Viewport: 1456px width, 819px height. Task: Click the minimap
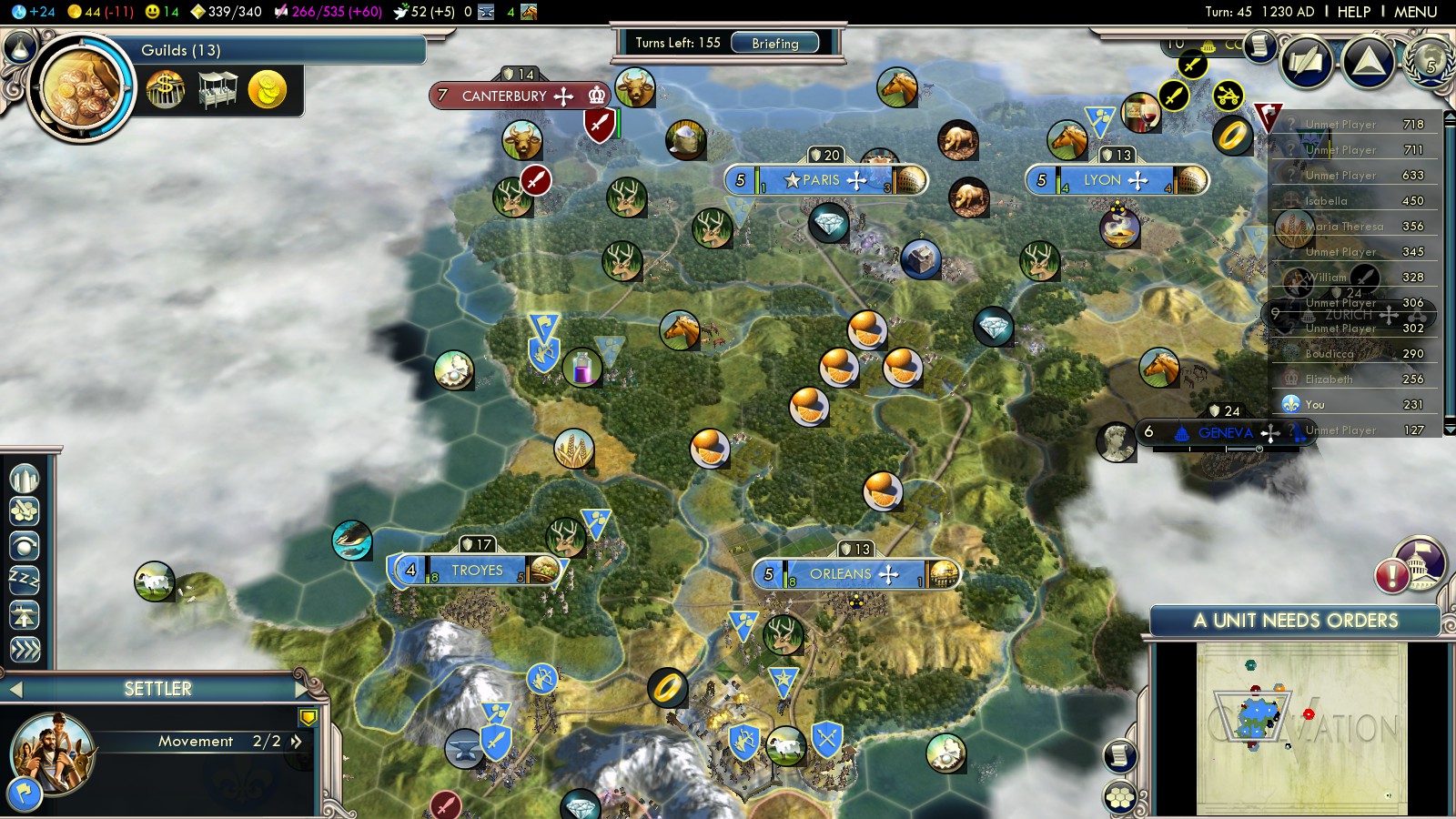(x=1301, y=728)
